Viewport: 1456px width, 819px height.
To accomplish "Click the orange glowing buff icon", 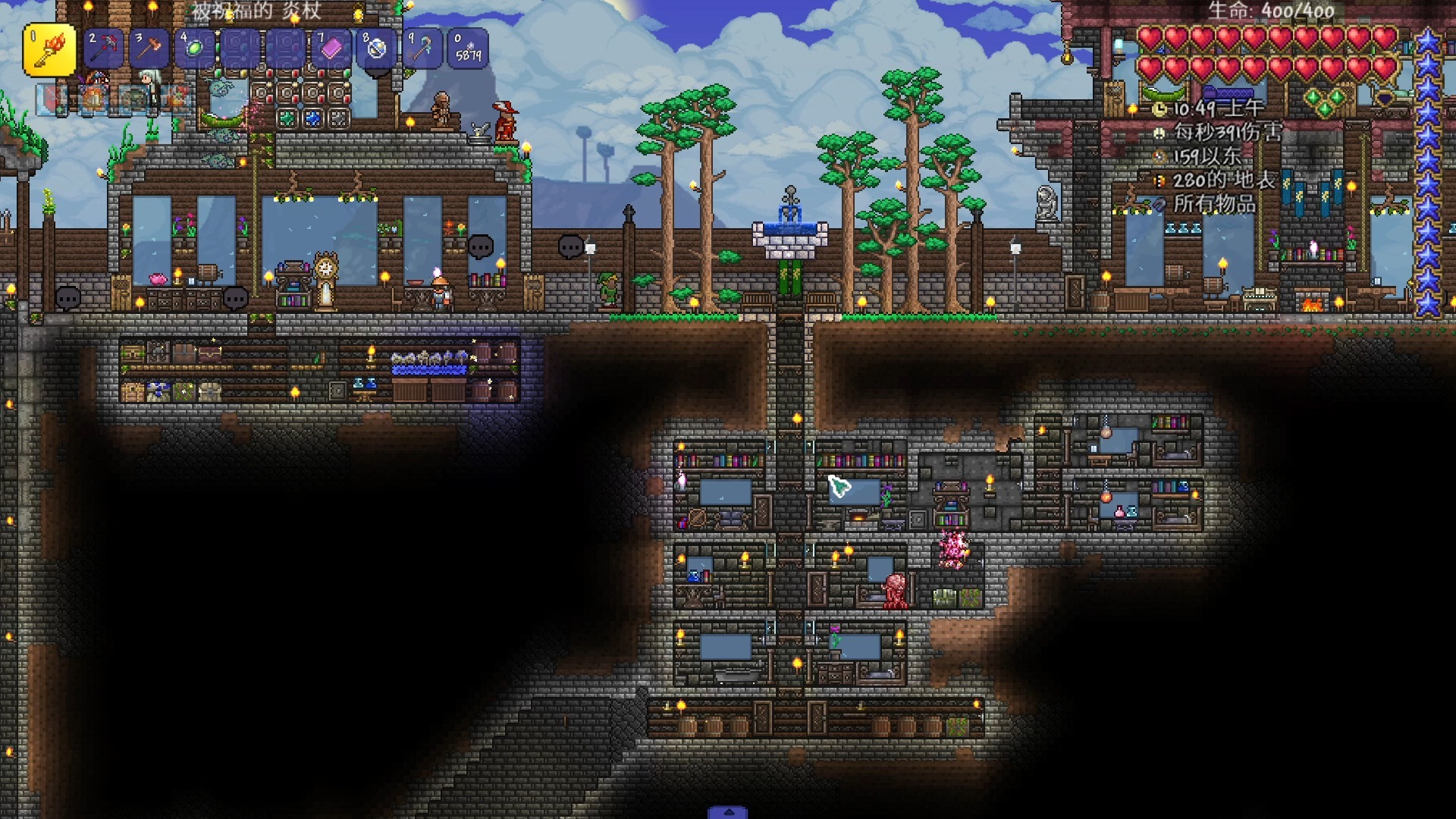I will click(x=93, y=99).
